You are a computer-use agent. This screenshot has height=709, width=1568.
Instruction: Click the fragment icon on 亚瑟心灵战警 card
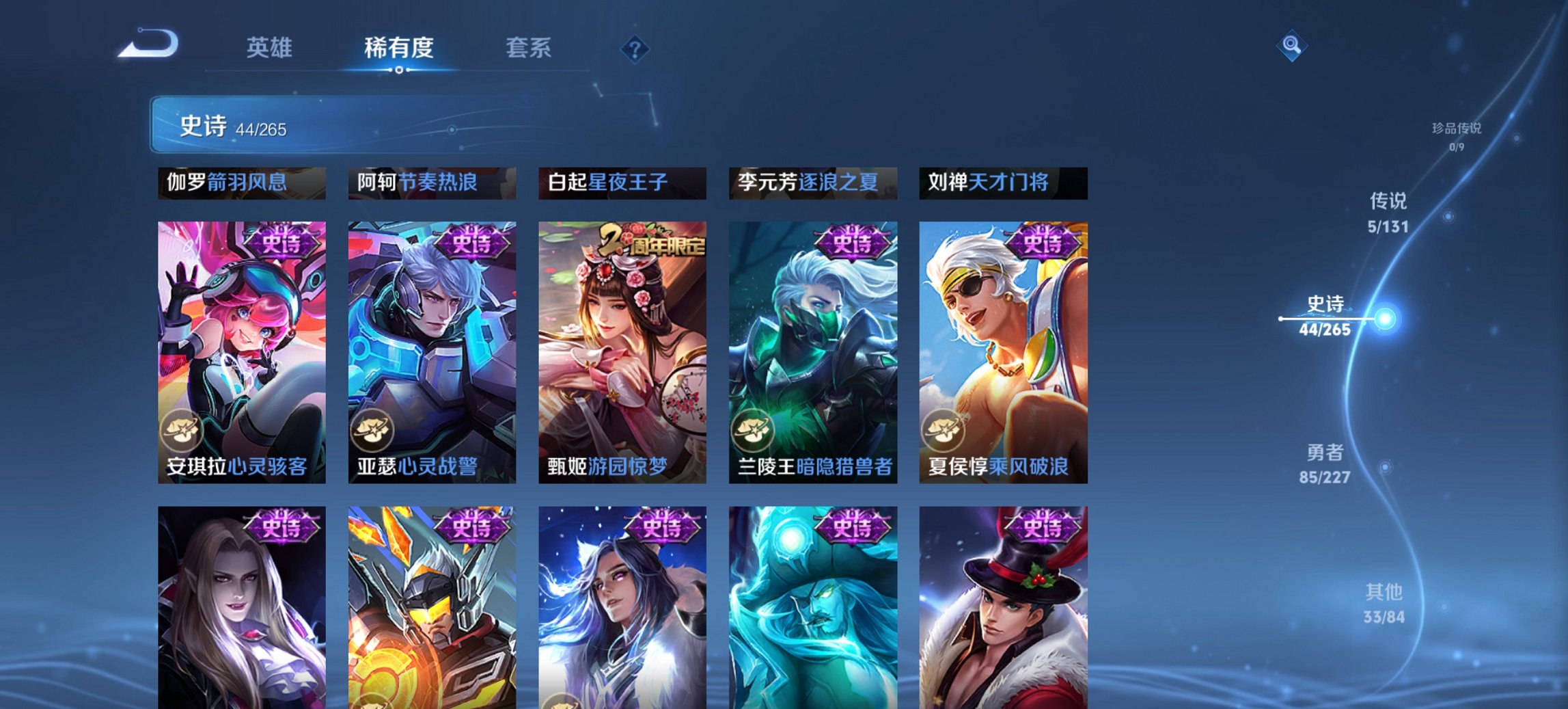[x=372, y=429]
